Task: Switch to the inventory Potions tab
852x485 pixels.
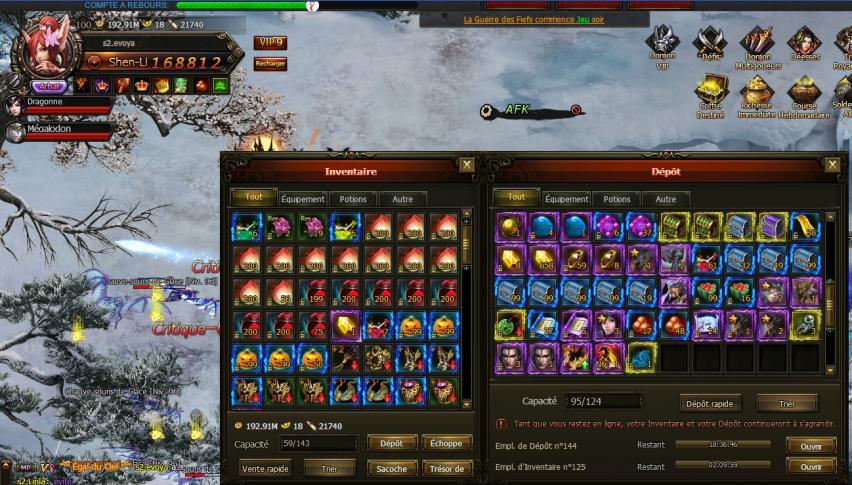Action: [353, 199]
